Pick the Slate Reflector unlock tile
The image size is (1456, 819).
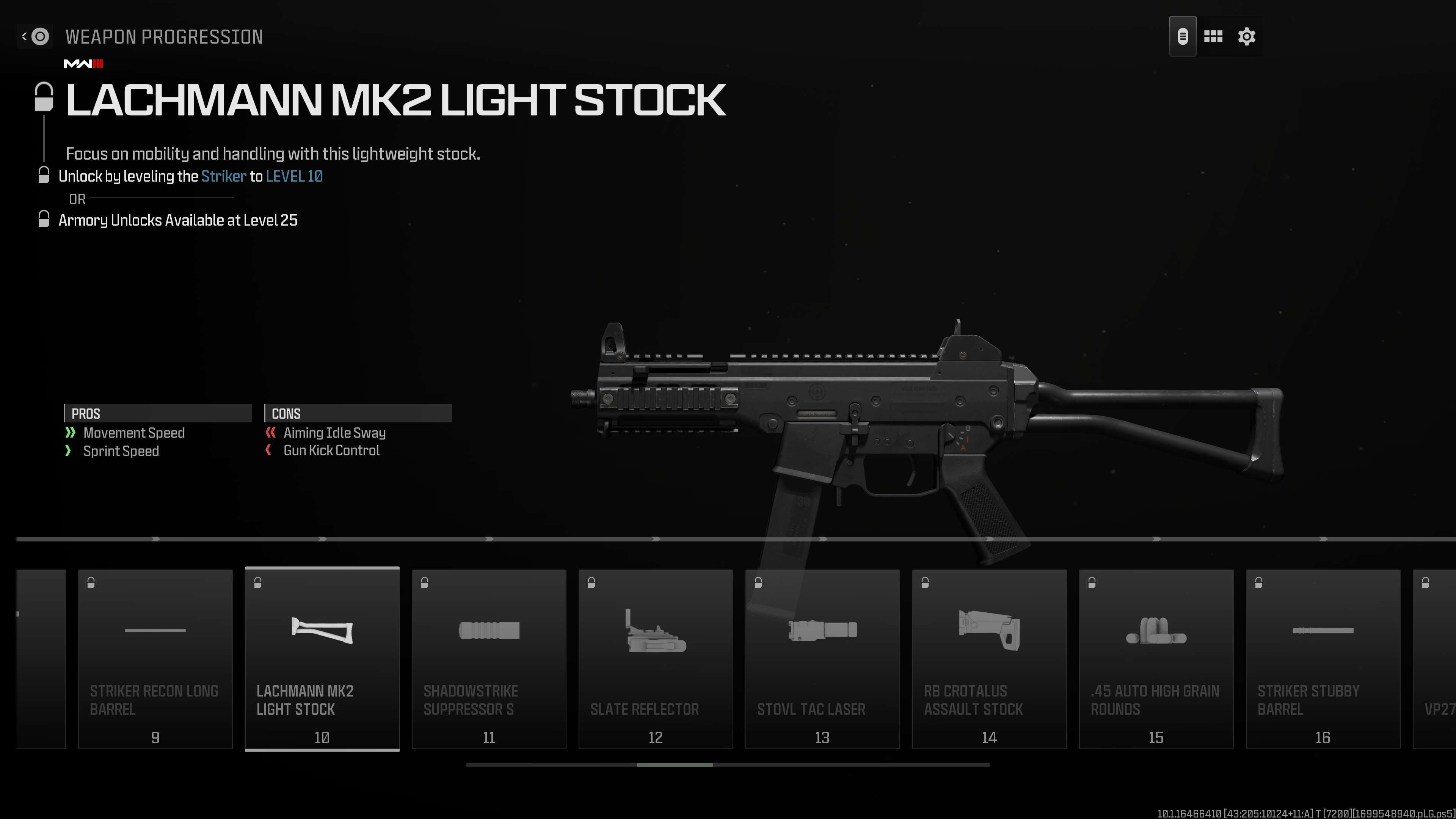[x=656, y=659]
